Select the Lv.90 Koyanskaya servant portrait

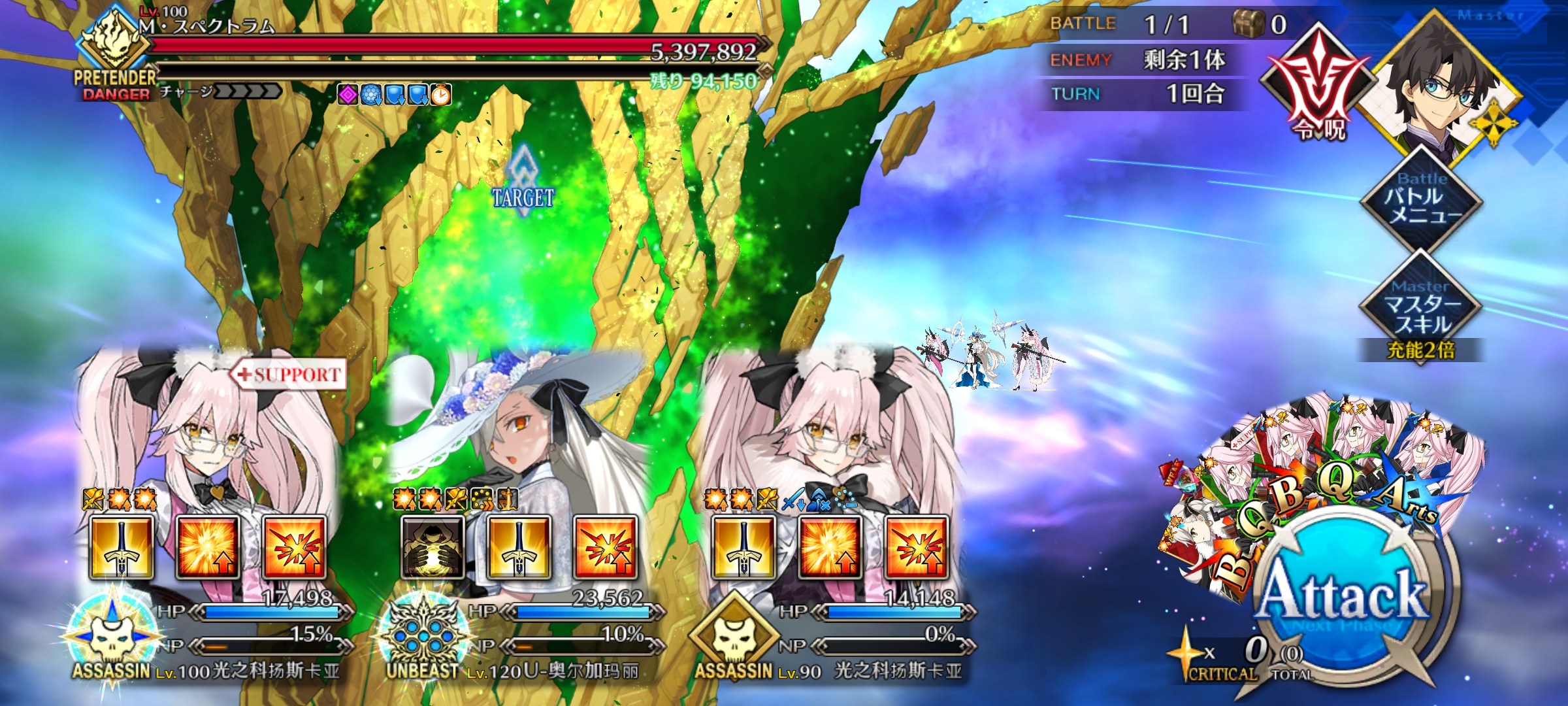click(830, 431)
